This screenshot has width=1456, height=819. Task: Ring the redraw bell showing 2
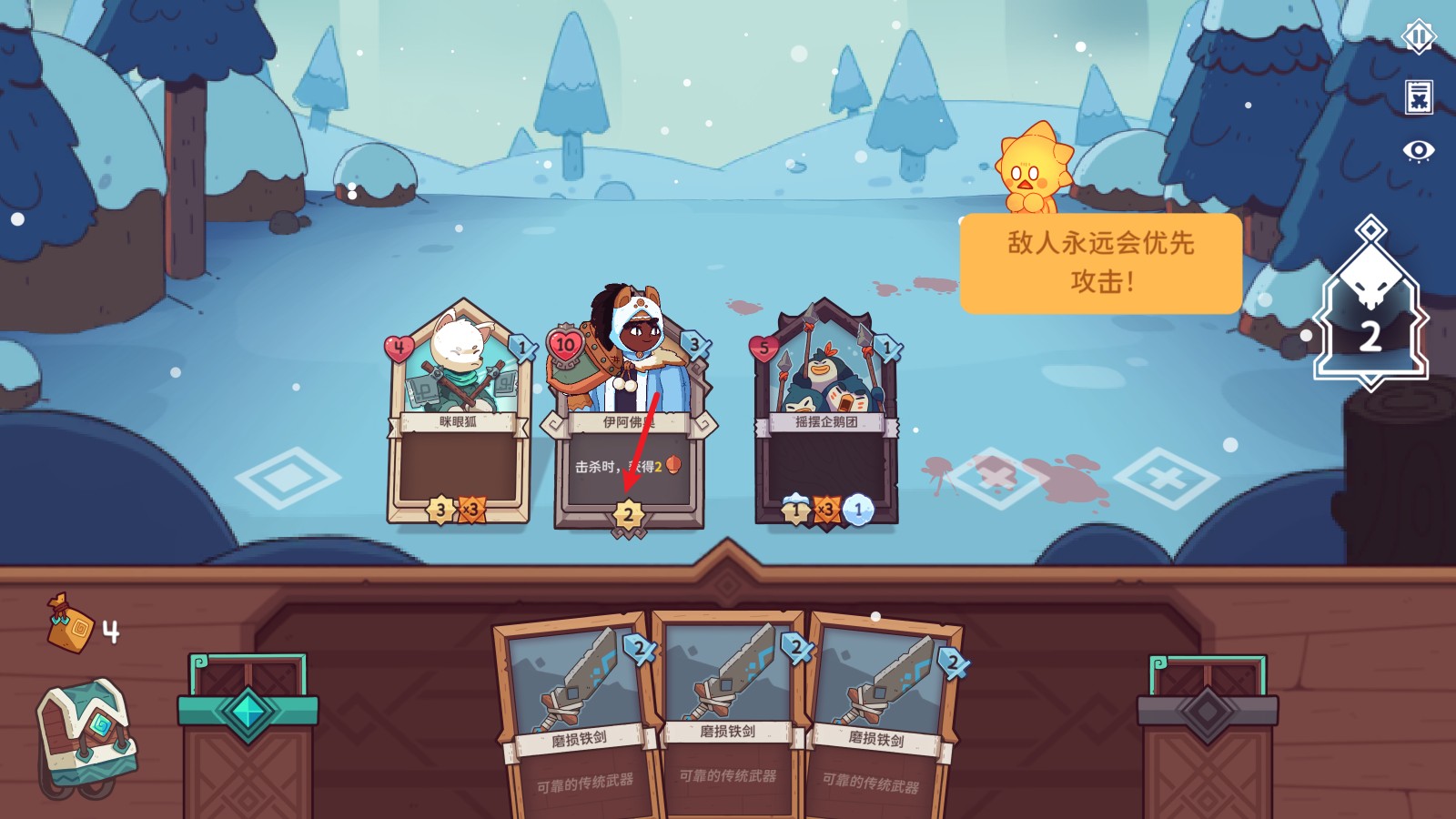(1370, 318)
